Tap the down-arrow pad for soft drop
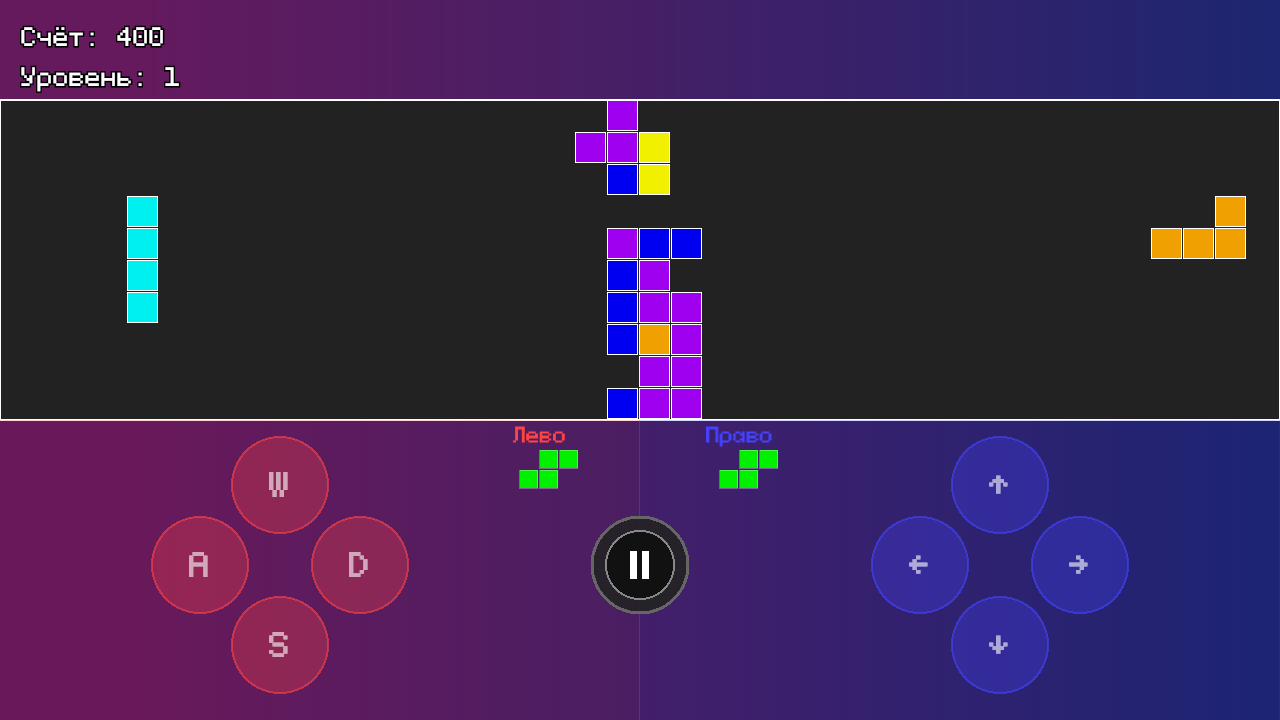1280x720 pixels. click(x=1000, y=646)
